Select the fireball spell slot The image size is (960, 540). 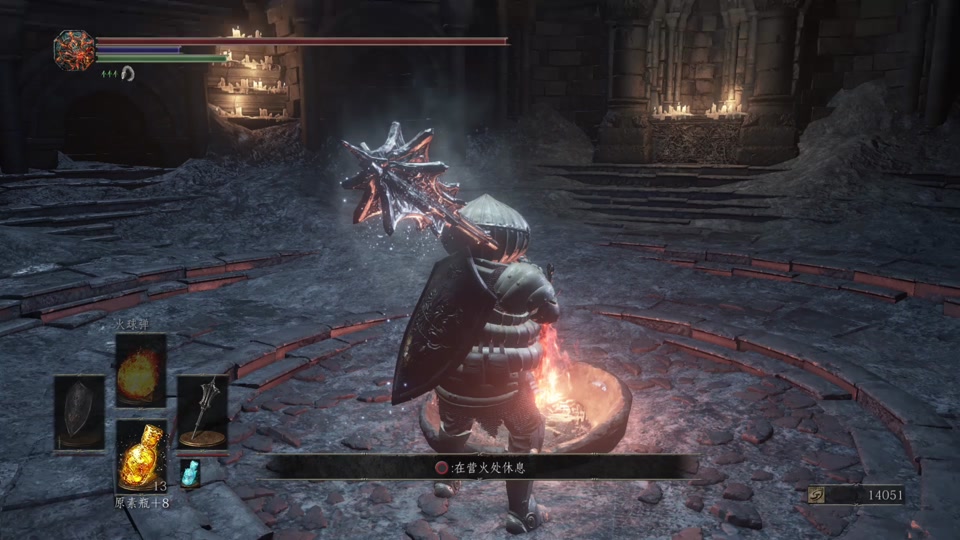(x=140, y=370)
